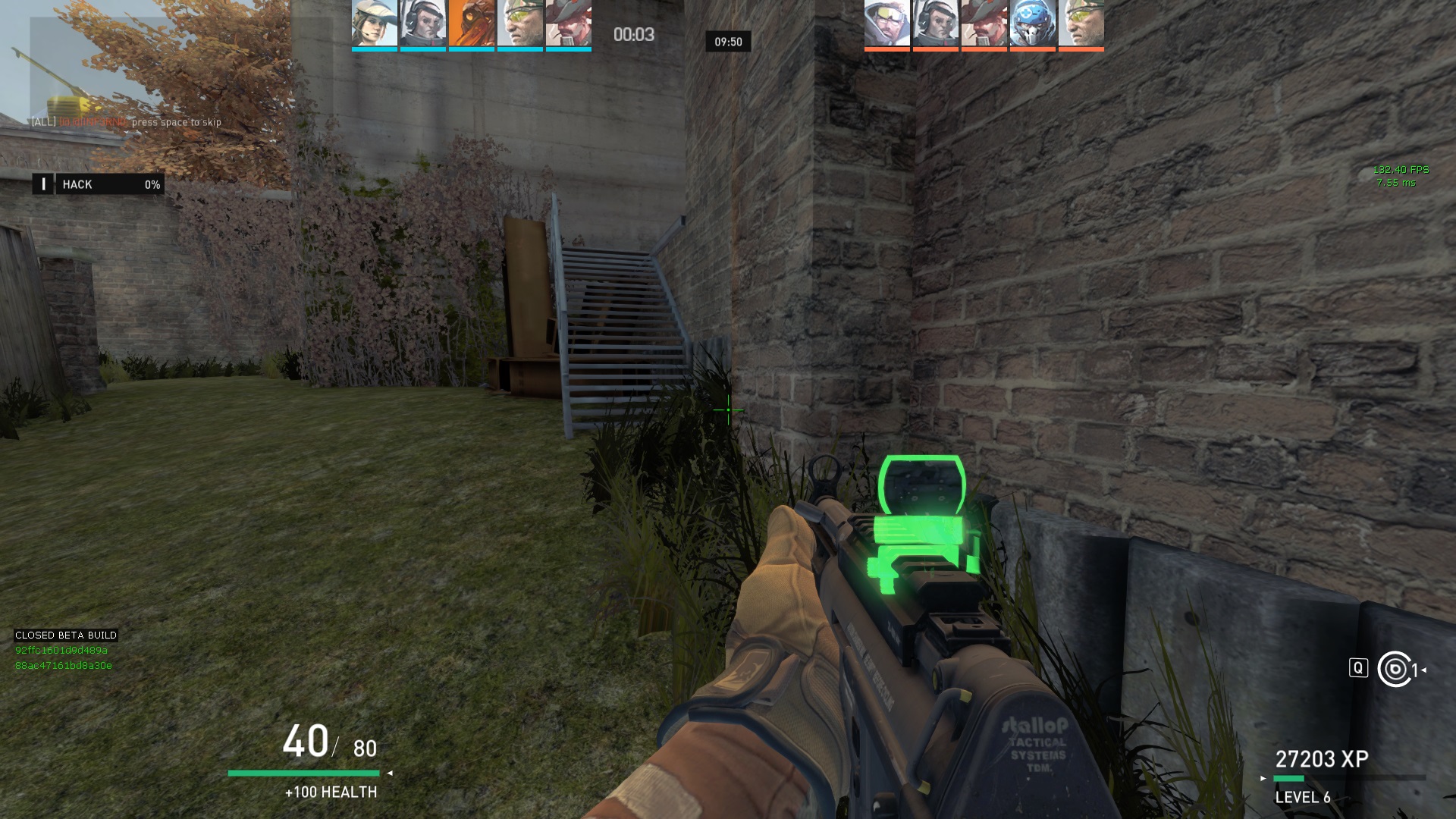Viewport: 1456px width, 819px height.
Task: Select orange team's yellow-goggles white-haired portrait
Action: [886, 24]
